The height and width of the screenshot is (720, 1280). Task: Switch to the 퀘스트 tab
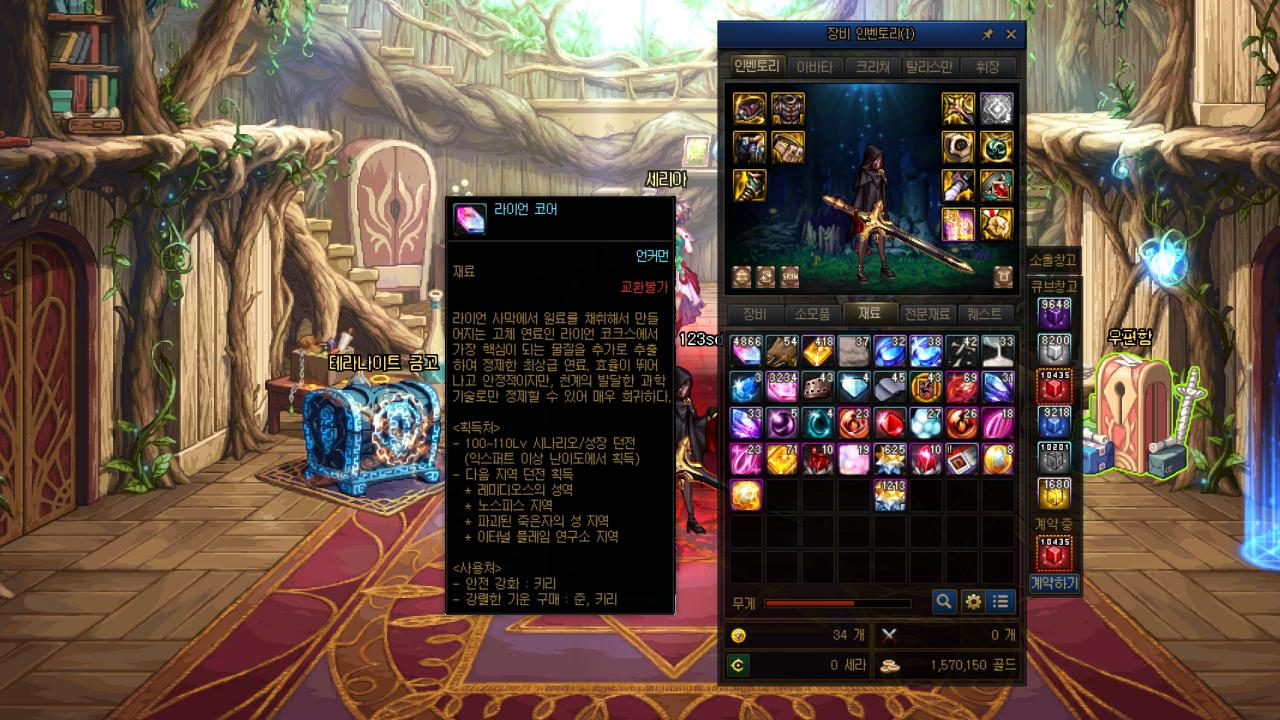click(983, 313)
